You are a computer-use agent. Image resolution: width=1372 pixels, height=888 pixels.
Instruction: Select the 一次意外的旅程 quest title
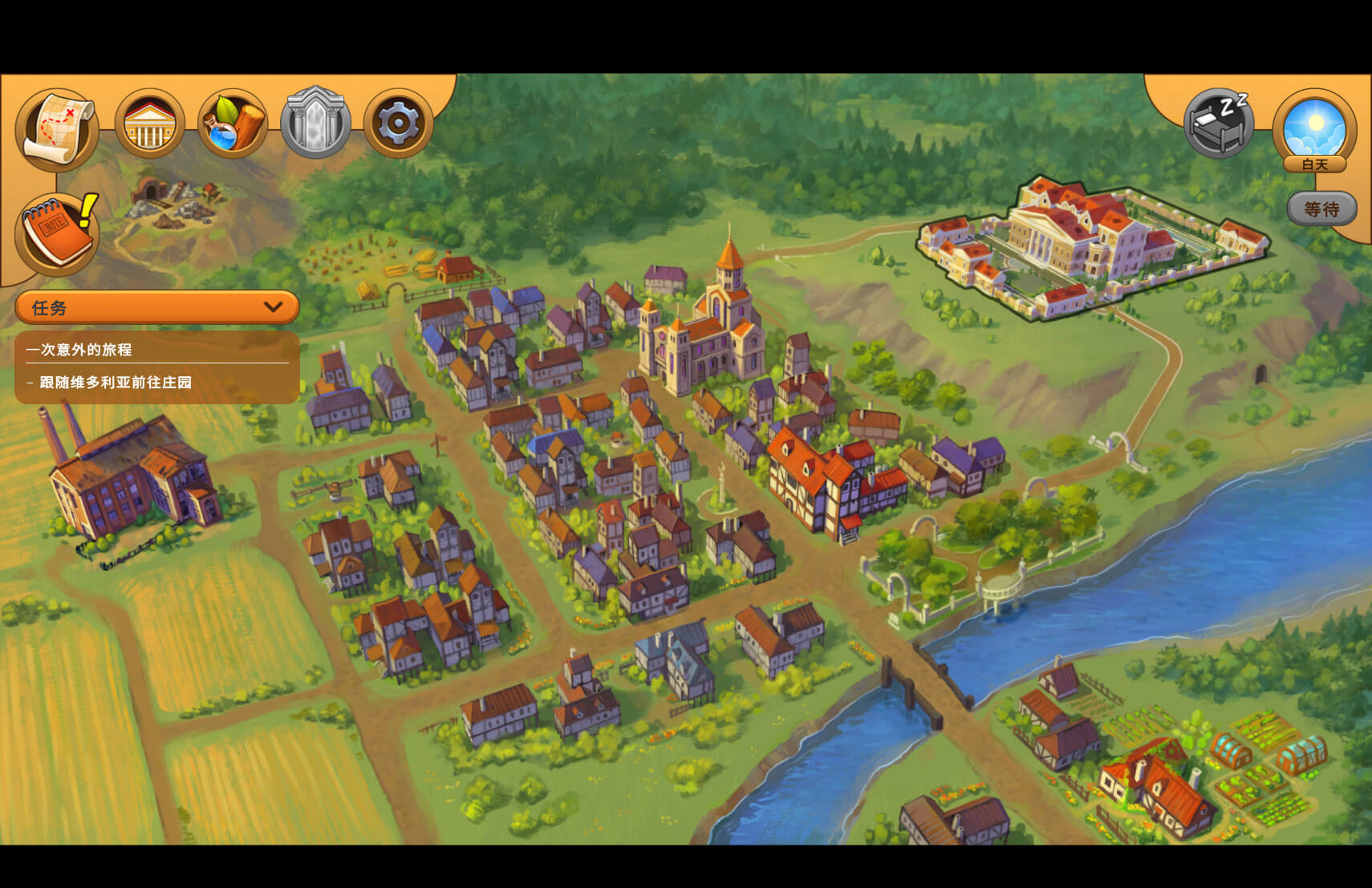[79, 350]
